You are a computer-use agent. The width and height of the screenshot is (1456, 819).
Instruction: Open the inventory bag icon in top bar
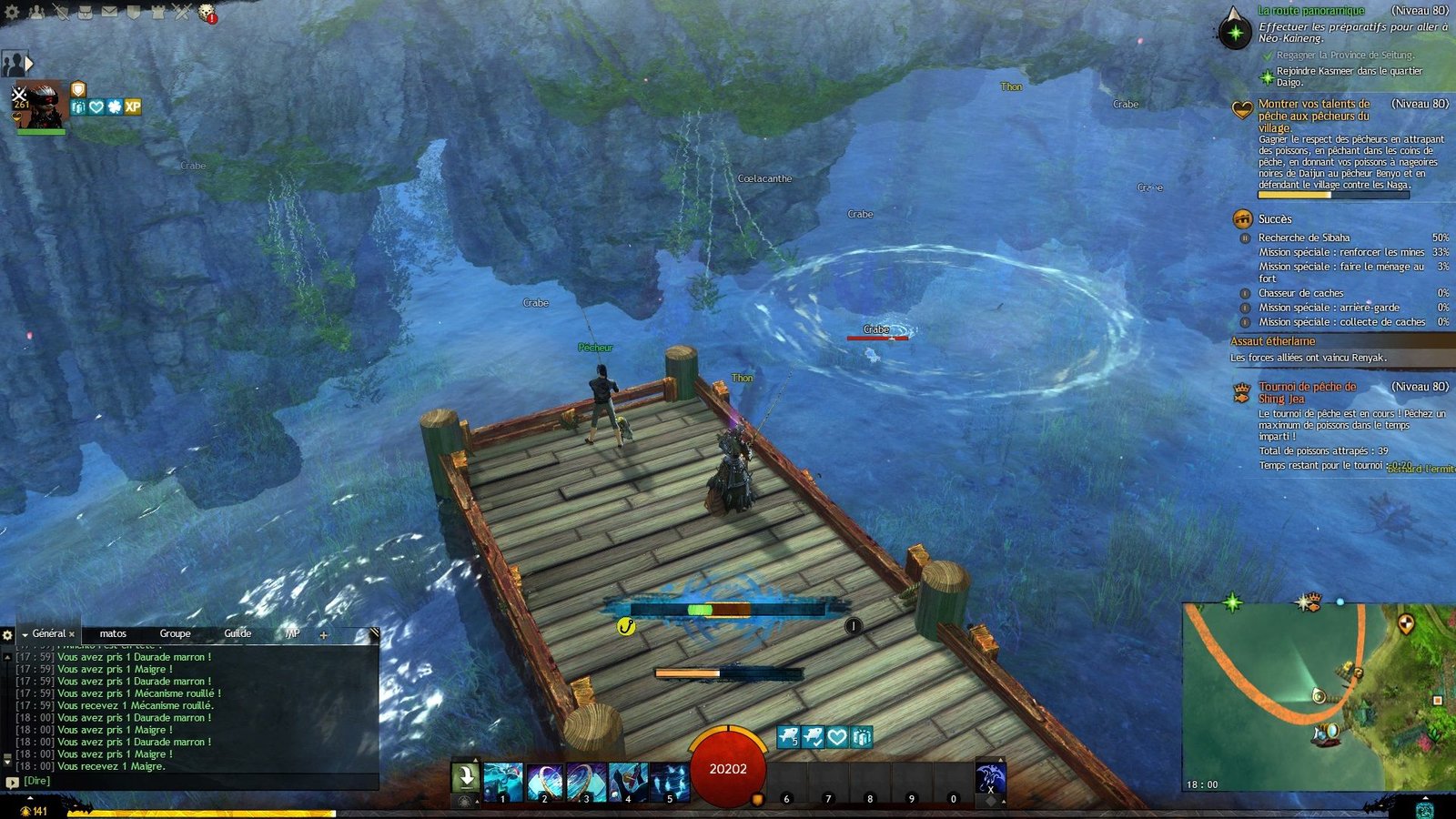click(x=85, y=12)
